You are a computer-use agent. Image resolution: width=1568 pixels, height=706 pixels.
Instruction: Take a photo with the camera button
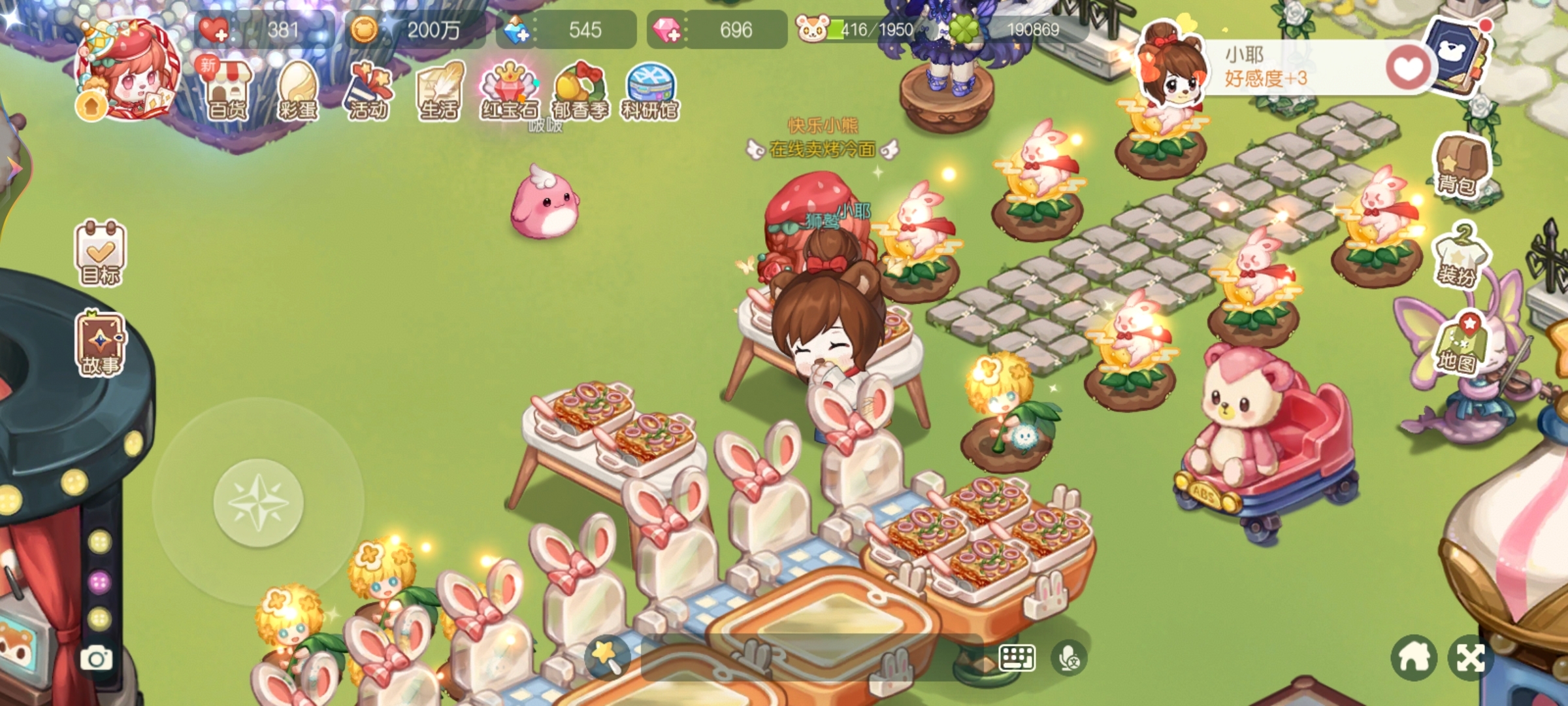click(96, 658)
